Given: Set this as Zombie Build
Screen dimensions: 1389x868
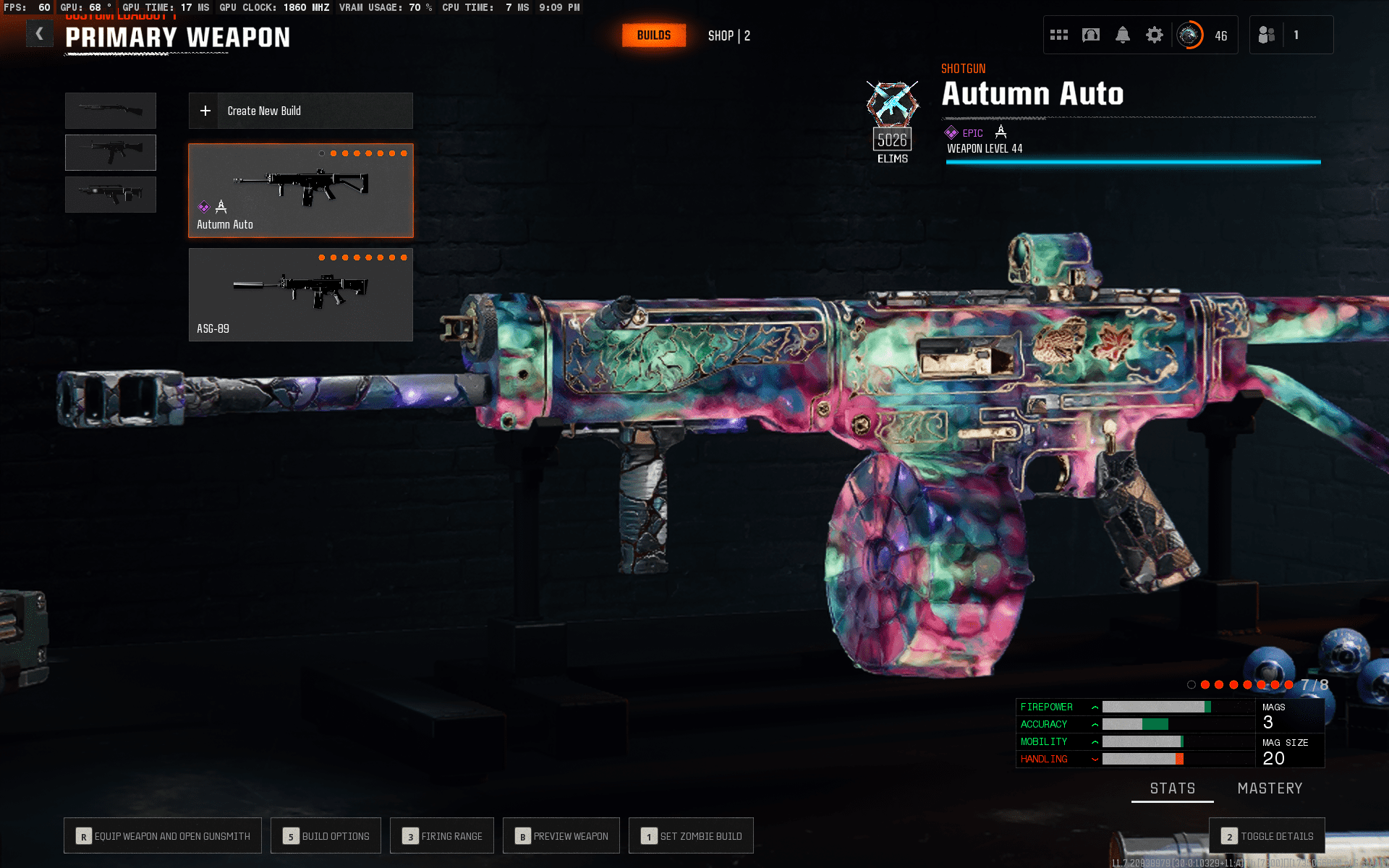Looking at the screenshot, I should click(x=691, y=836).
